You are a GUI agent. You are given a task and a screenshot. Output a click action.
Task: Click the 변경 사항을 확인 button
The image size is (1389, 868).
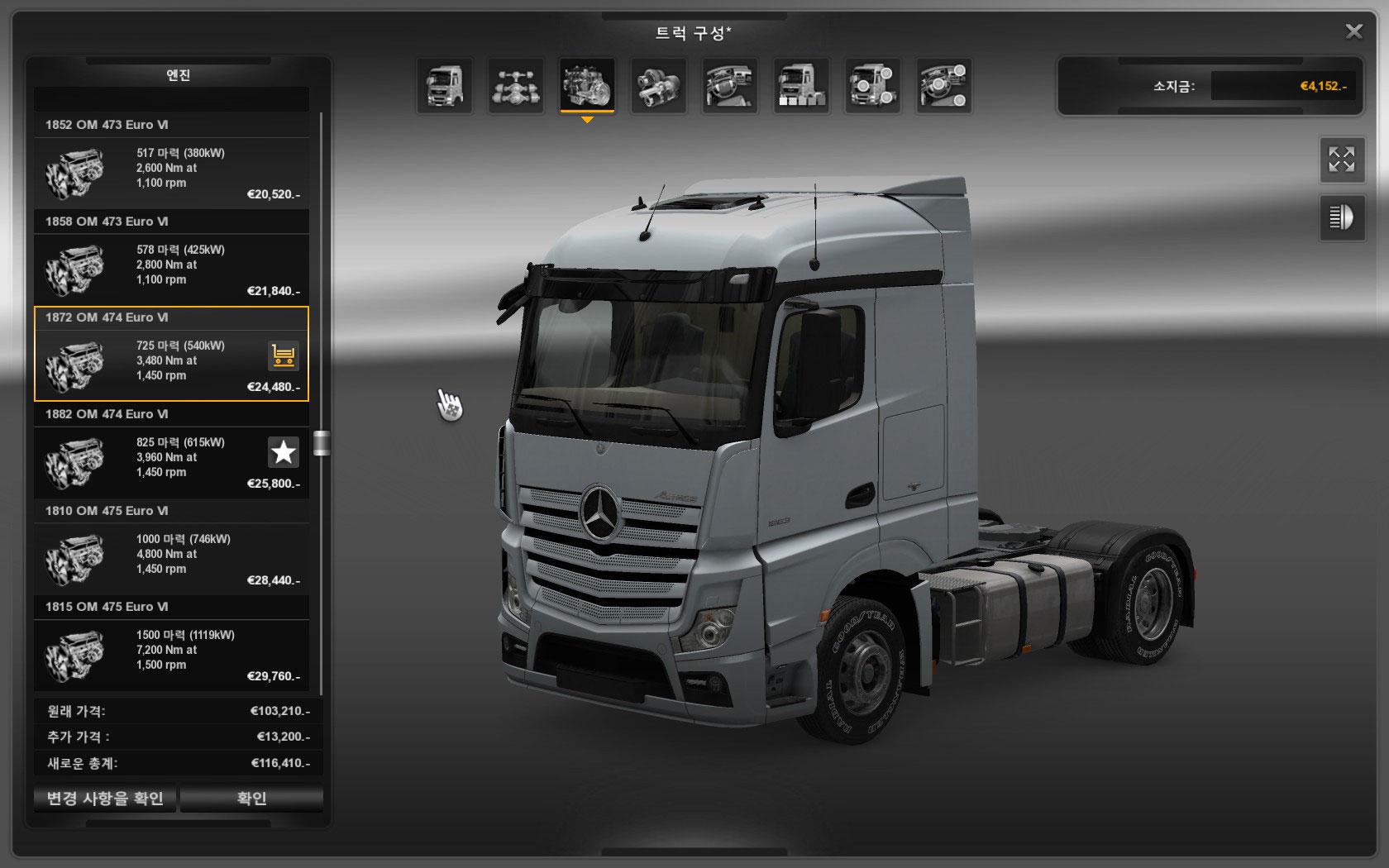(x=105, y=799)
